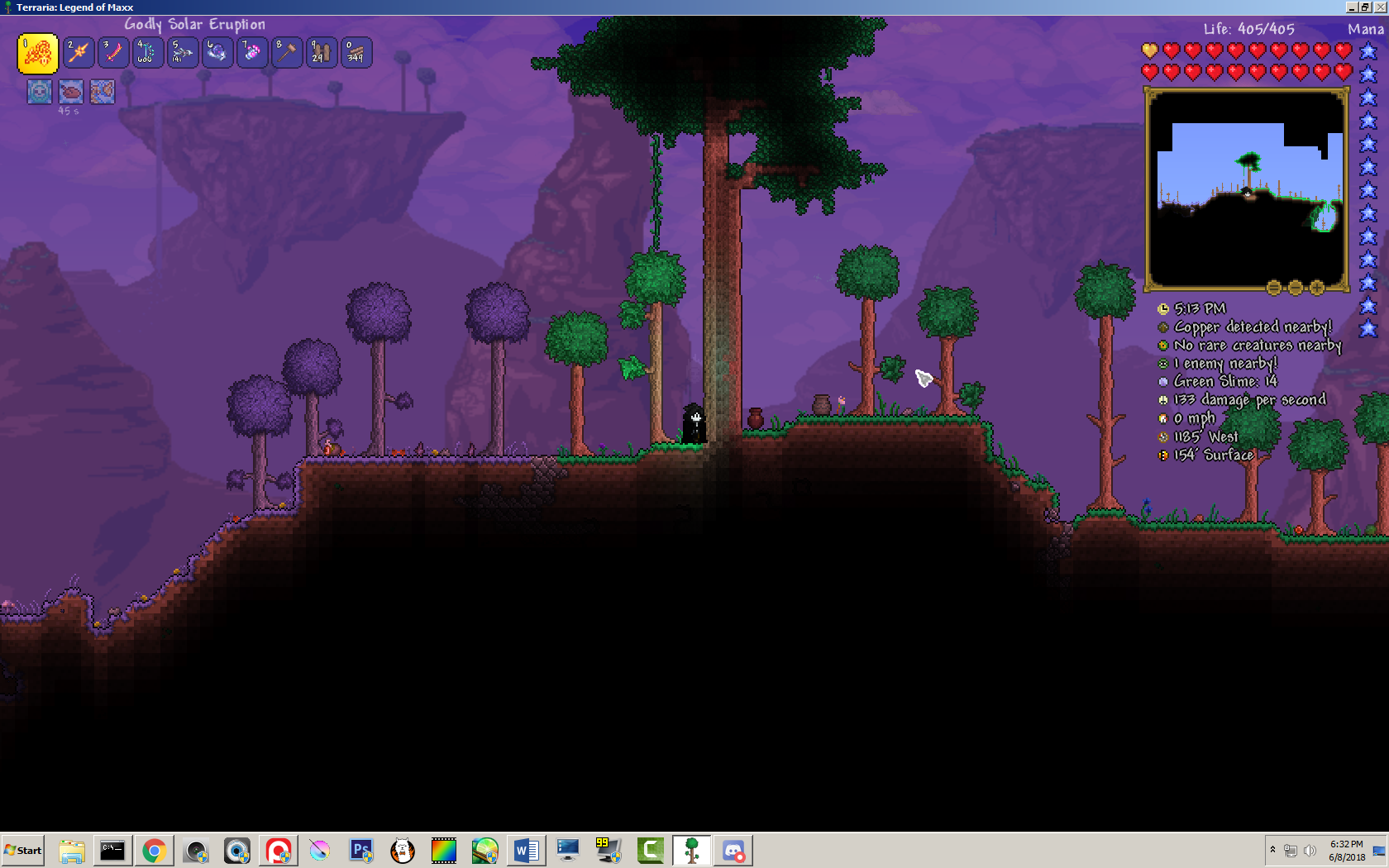1389x868 pixels.
Task: Click the depth meter beside 154' Surface
Action: coord(1164,455)
